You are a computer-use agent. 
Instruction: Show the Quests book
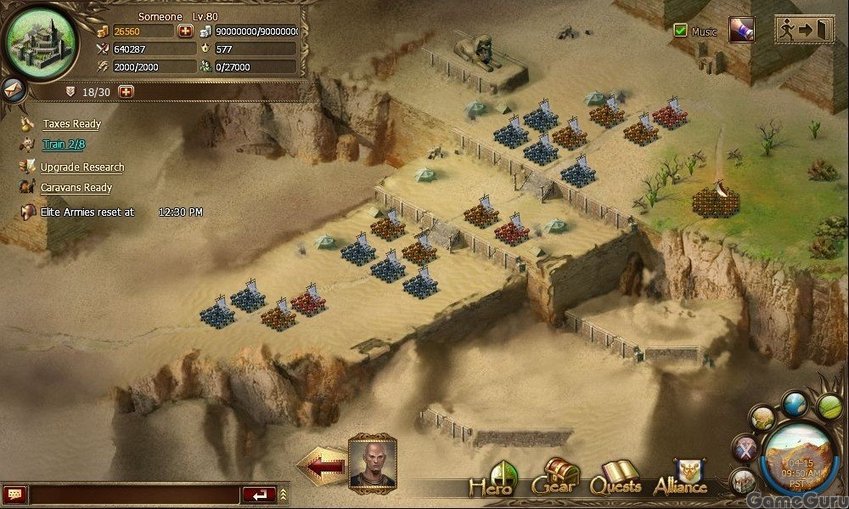[x=615, y=480]
